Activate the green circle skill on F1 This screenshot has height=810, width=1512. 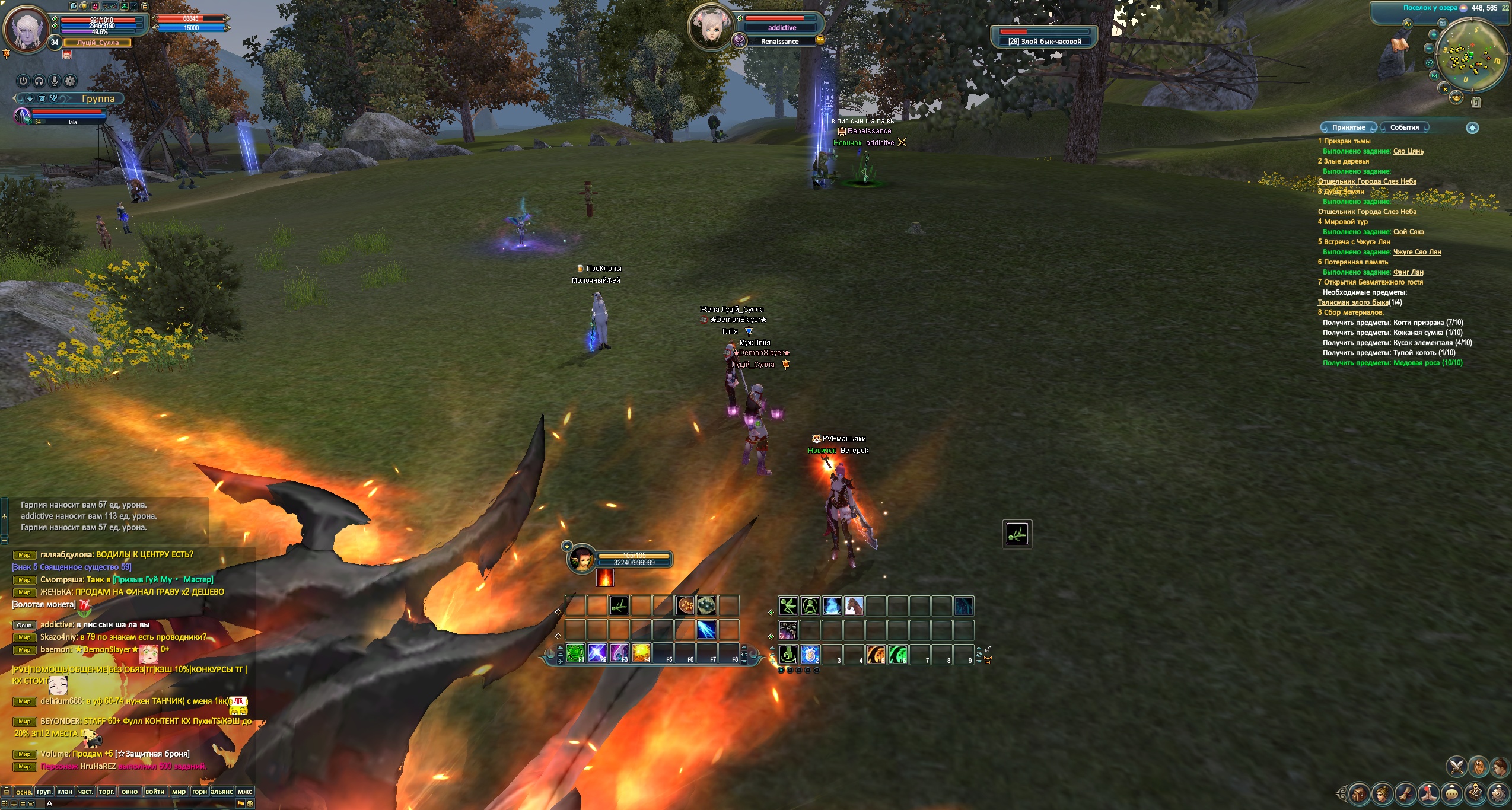click(575, 653)
